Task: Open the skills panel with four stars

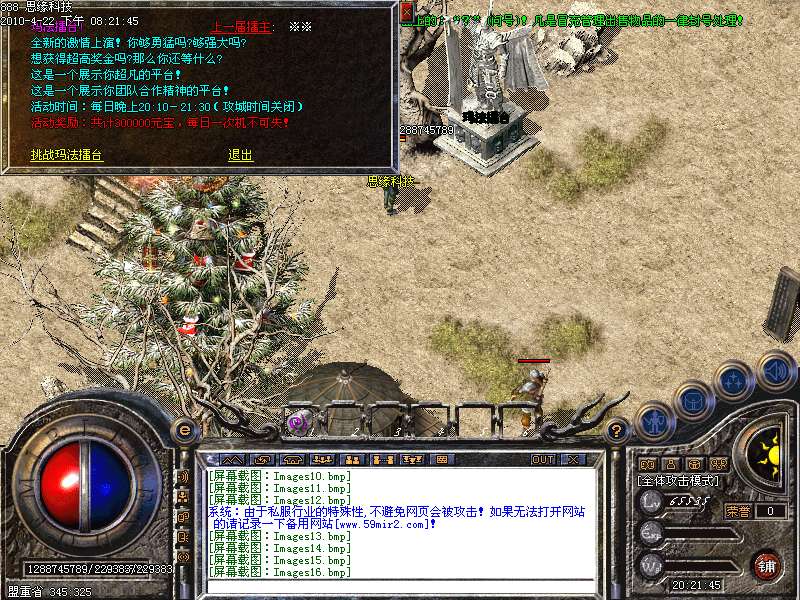Action: tap(735, 381)
